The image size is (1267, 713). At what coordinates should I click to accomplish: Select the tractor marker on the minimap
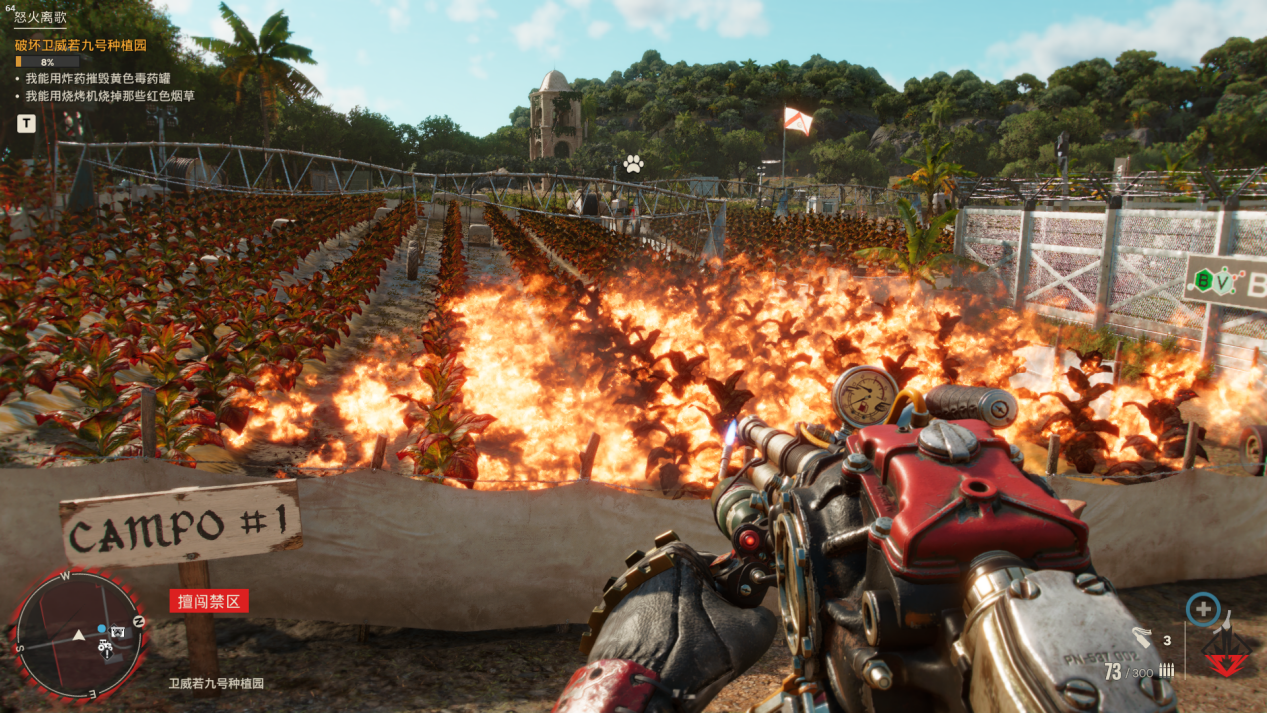(x=106, y=647)
